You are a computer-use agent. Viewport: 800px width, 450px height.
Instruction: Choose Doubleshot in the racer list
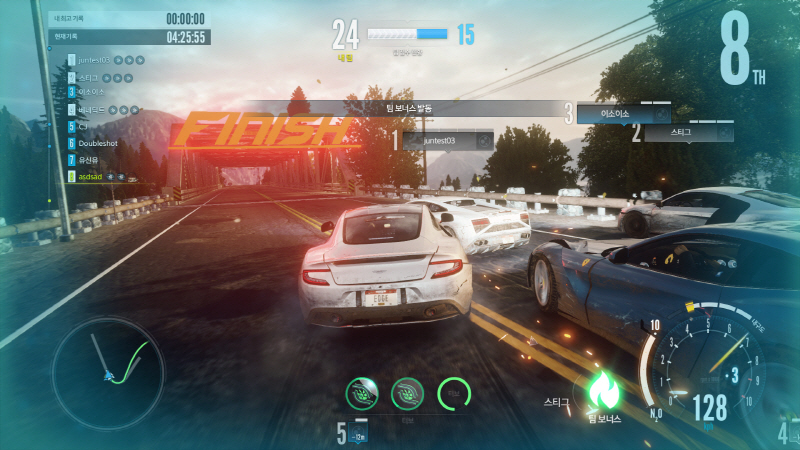[98, 143]
